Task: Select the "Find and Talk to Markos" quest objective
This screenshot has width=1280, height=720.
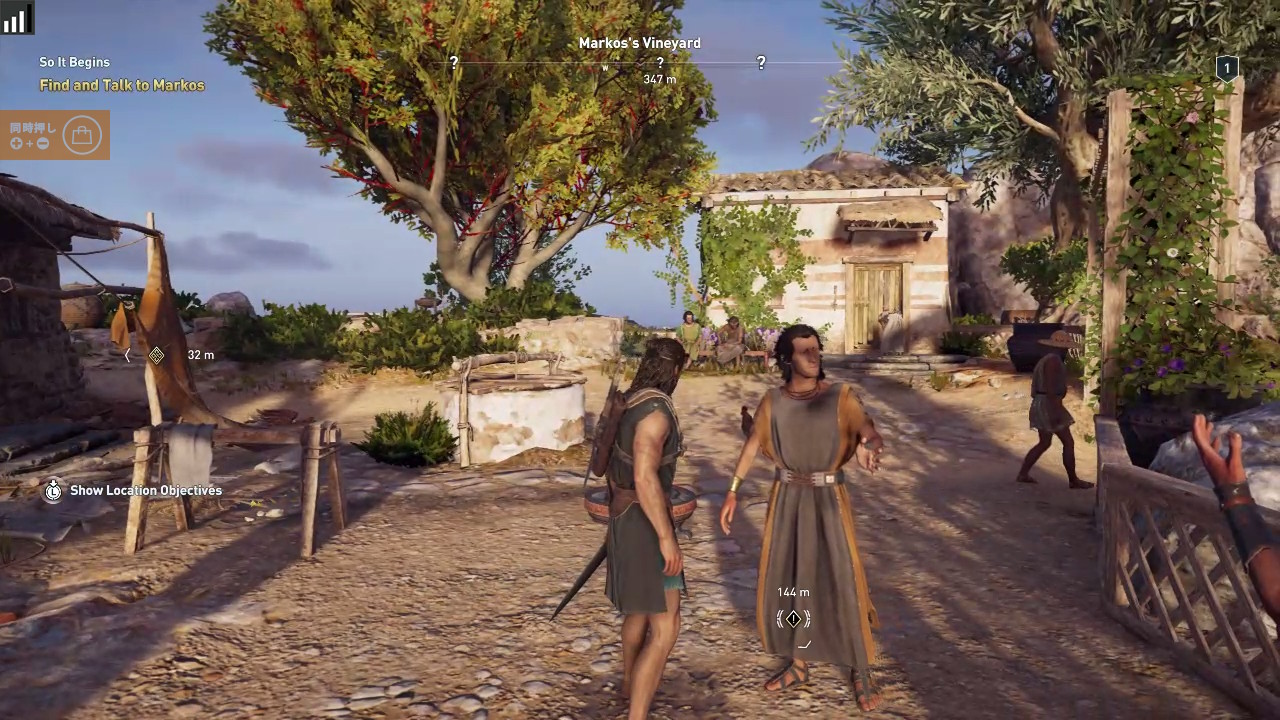Action: [x=122, y=85]
